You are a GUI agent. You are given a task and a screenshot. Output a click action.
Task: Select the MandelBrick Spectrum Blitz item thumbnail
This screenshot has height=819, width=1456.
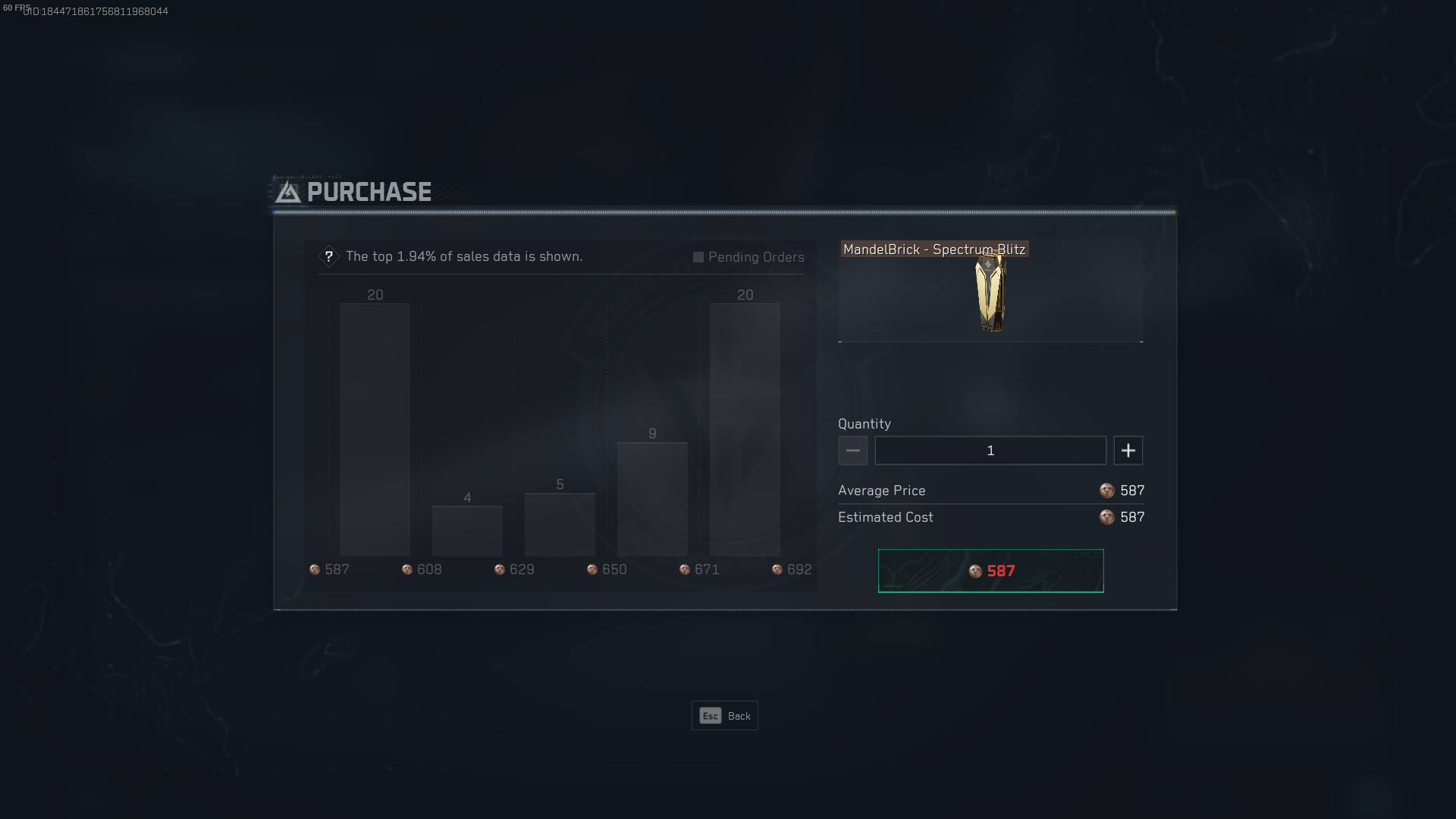coord(990,293)
